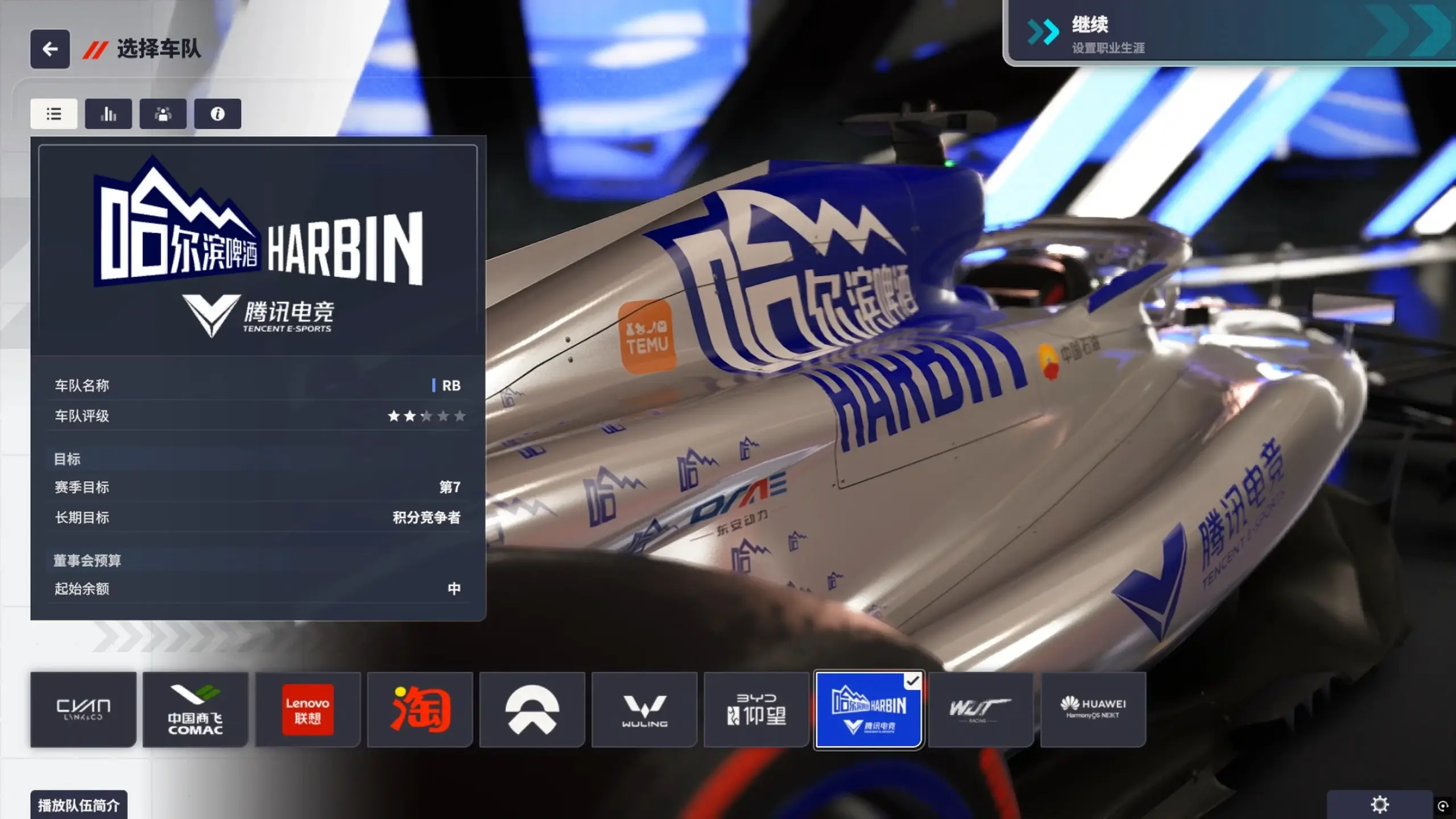Select the Taobao team tile
This screenshot has height=819, width=1456.
420,709
